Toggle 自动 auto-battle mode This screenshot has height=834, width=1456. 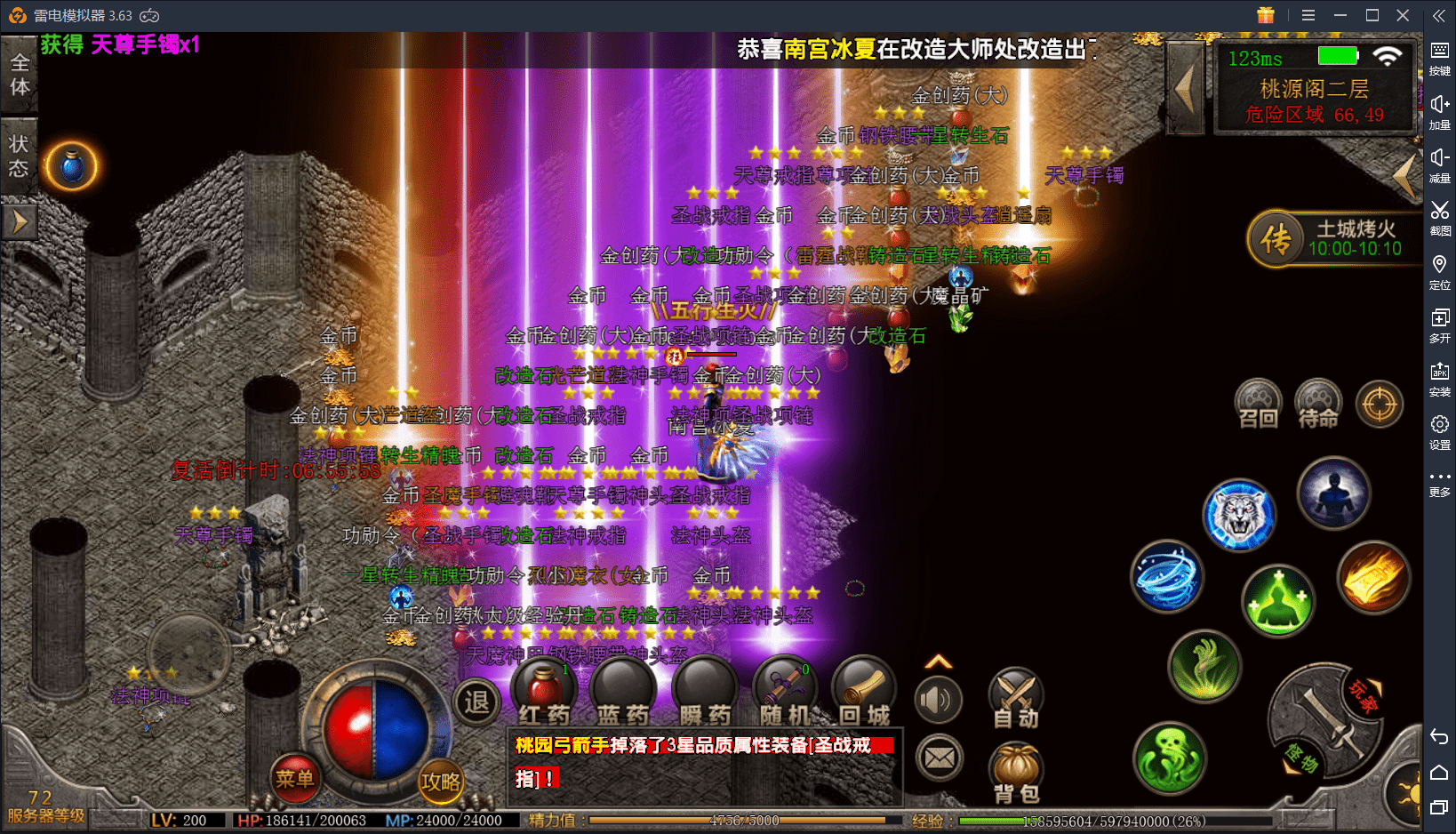(1015, 699)
